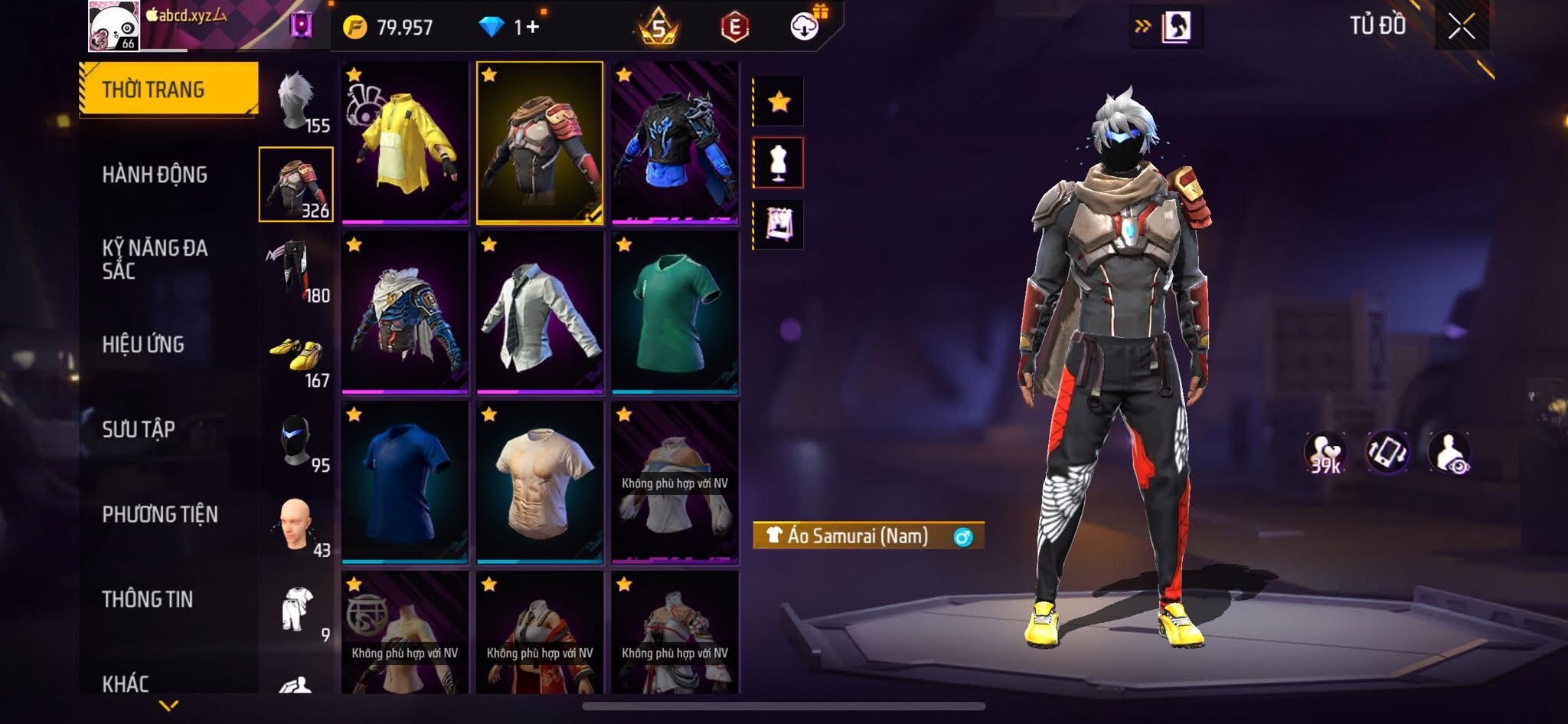Select the Samurai armor top item

540,143
